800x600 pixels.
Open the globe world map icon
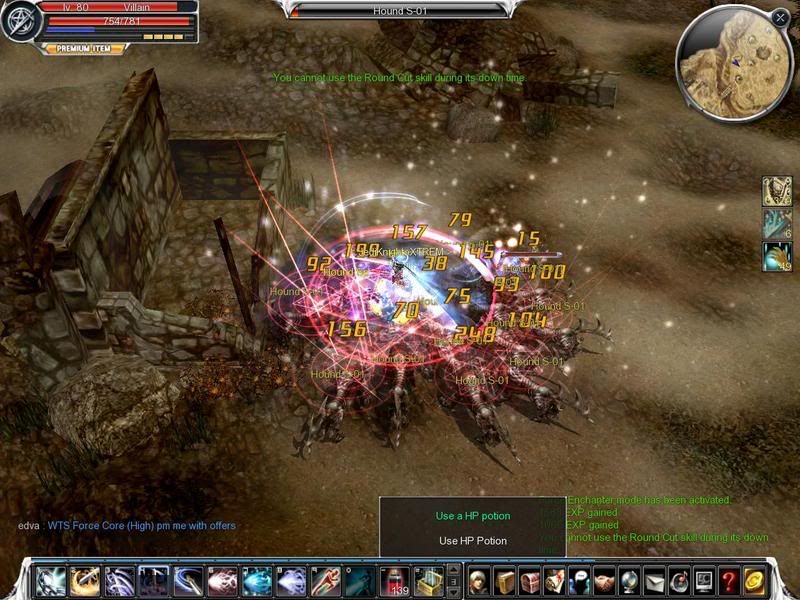[x=630, y=580]
